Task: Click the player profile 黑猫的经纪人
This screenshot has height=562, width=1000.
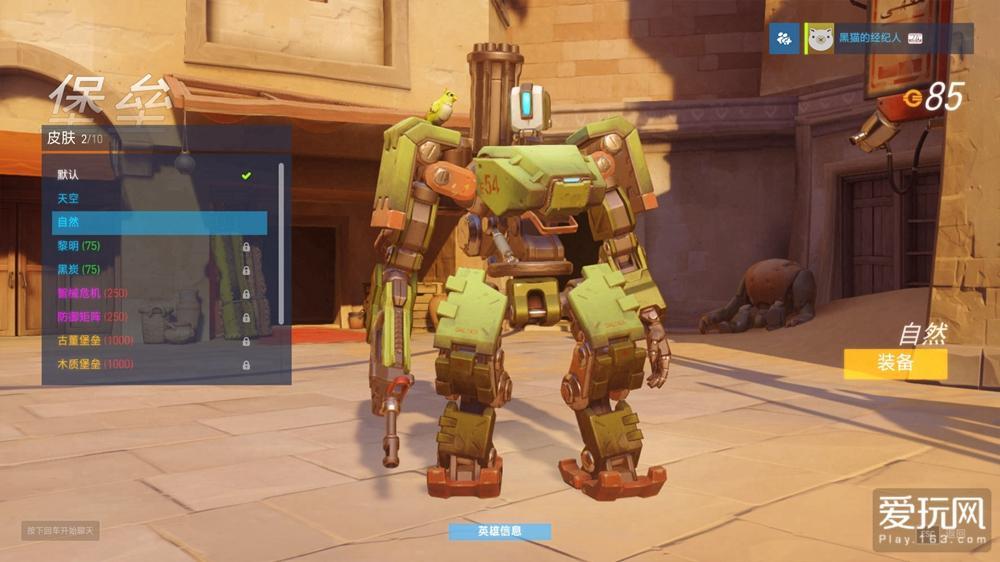Action: tap(867, 39)
